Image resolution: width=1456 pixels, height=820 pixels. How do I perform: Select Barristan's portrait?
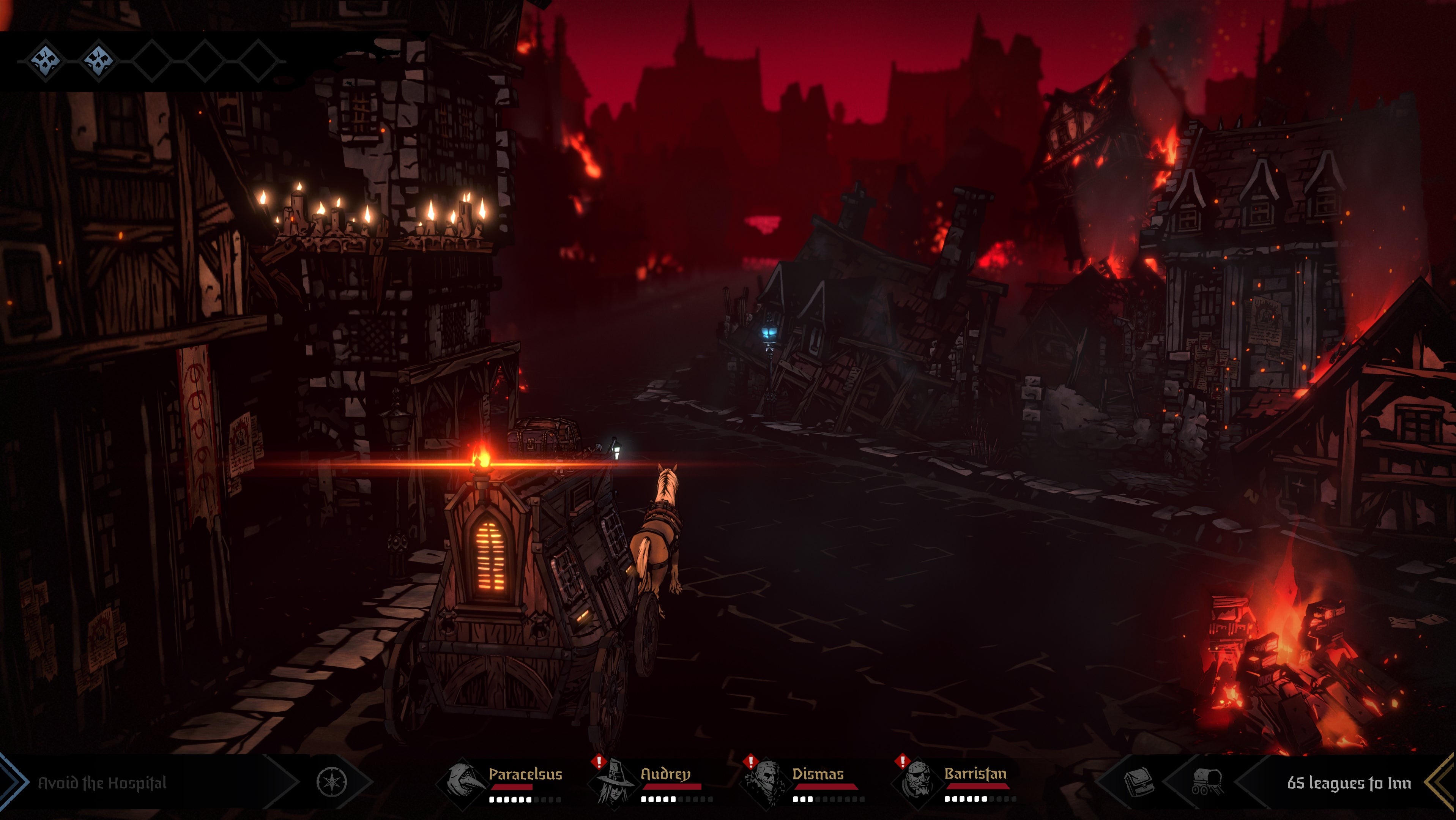click(915, 782)
